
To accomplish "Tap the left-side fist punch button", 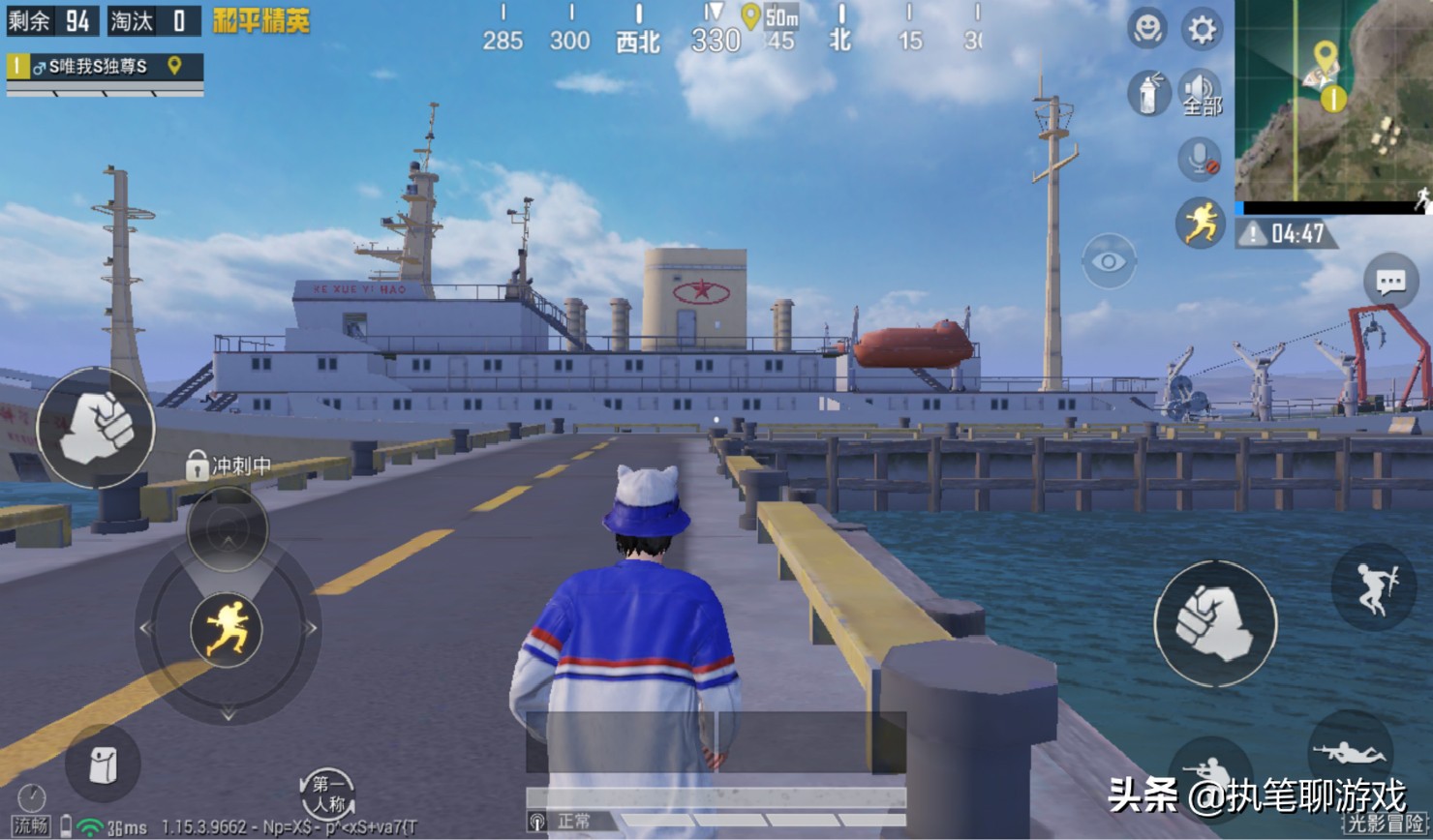I will [96, 427].
